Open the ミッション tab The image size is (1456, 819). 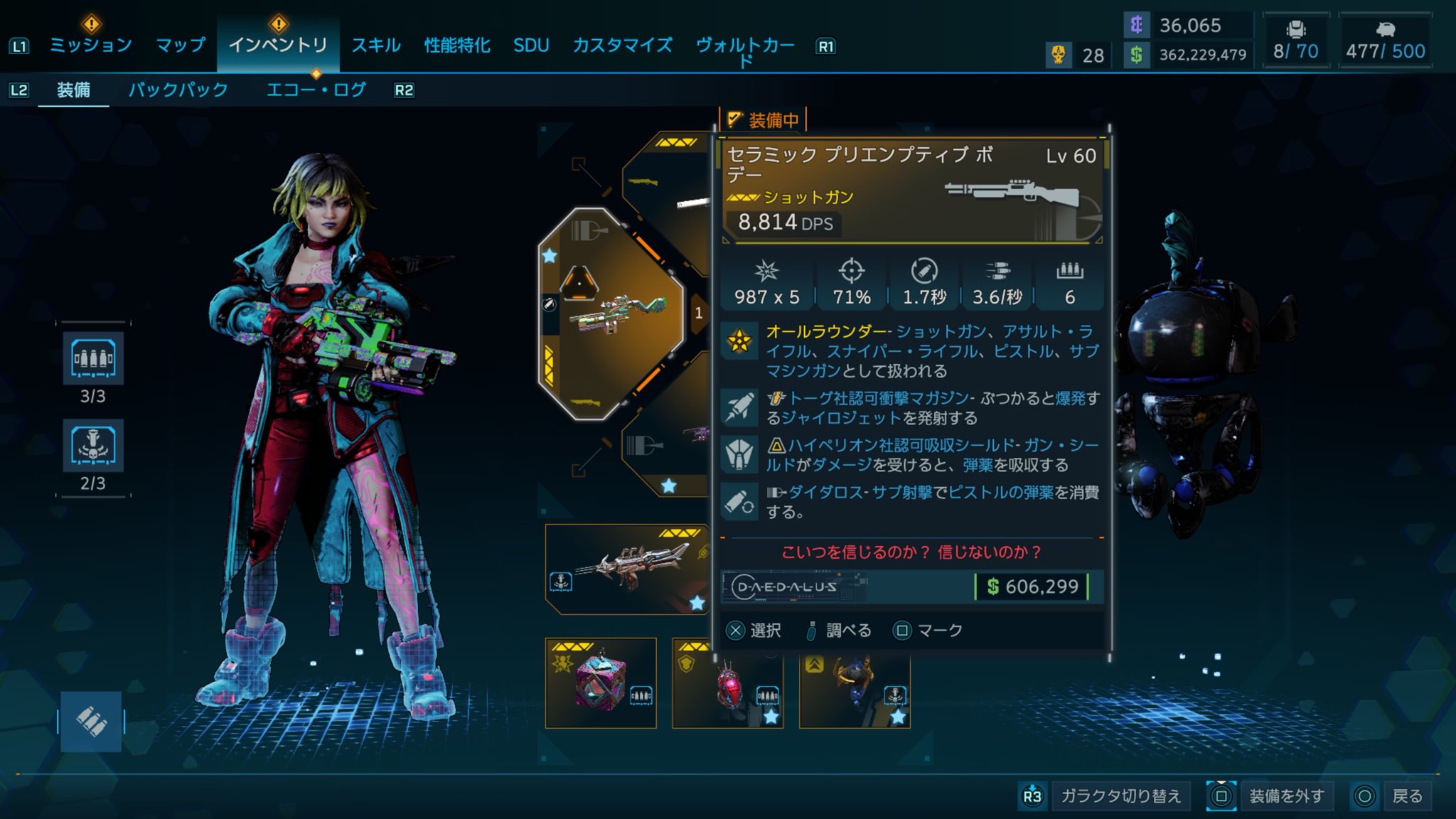(x=90, y=45)
